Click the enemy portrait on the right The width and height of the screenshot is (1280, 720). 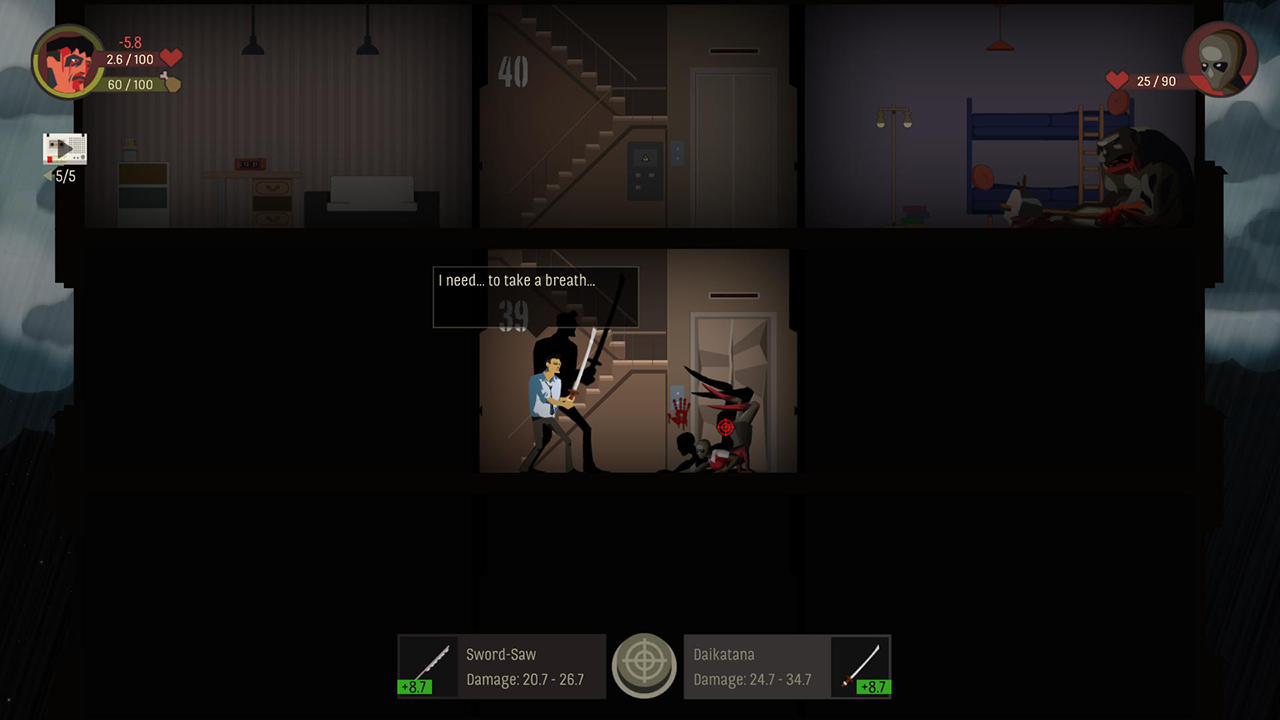[x=1219, y=60]
